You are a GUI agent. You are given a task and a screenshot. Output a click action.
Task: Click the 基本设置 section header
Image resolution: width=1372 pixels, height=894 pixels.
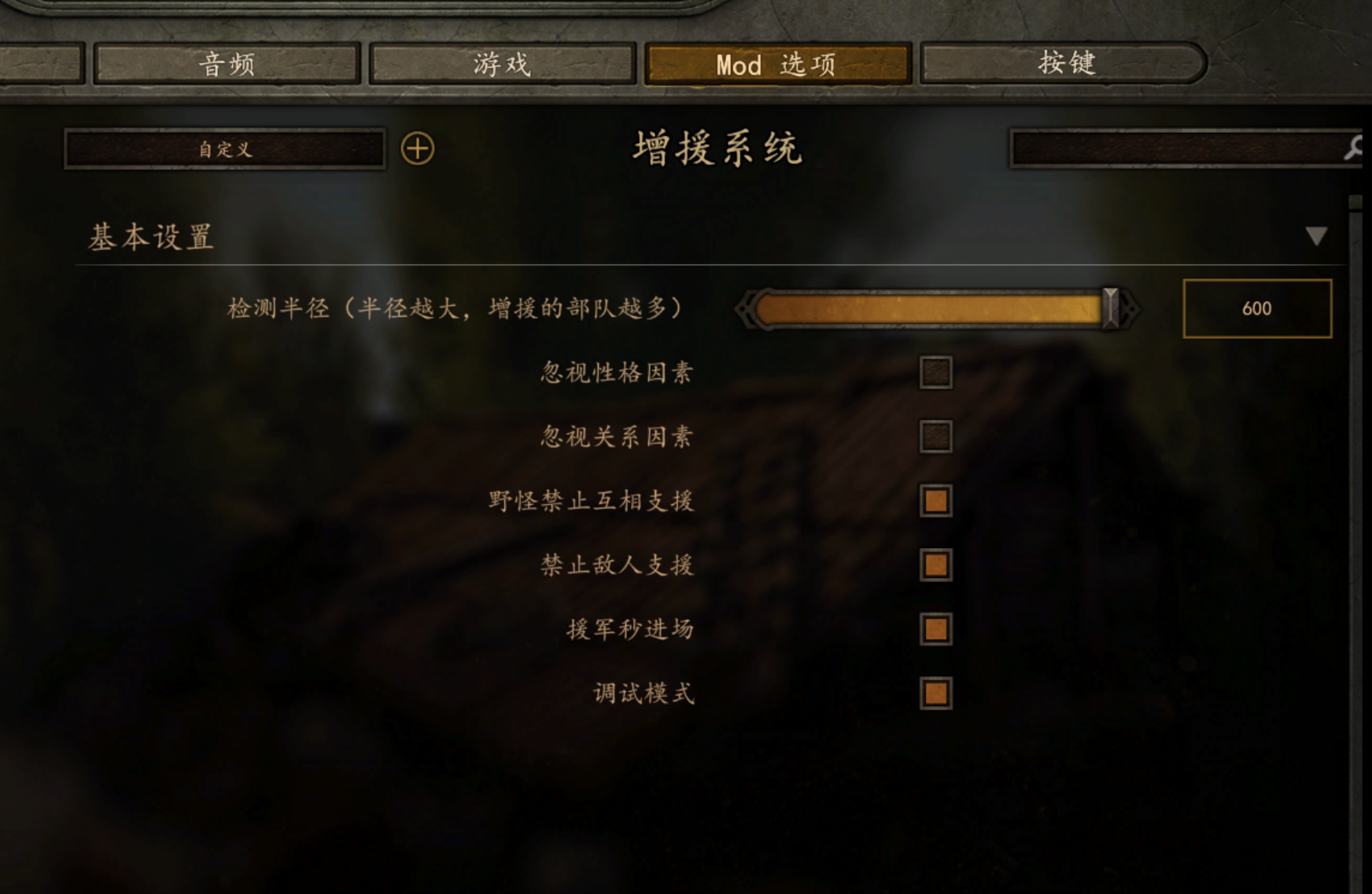150,237
